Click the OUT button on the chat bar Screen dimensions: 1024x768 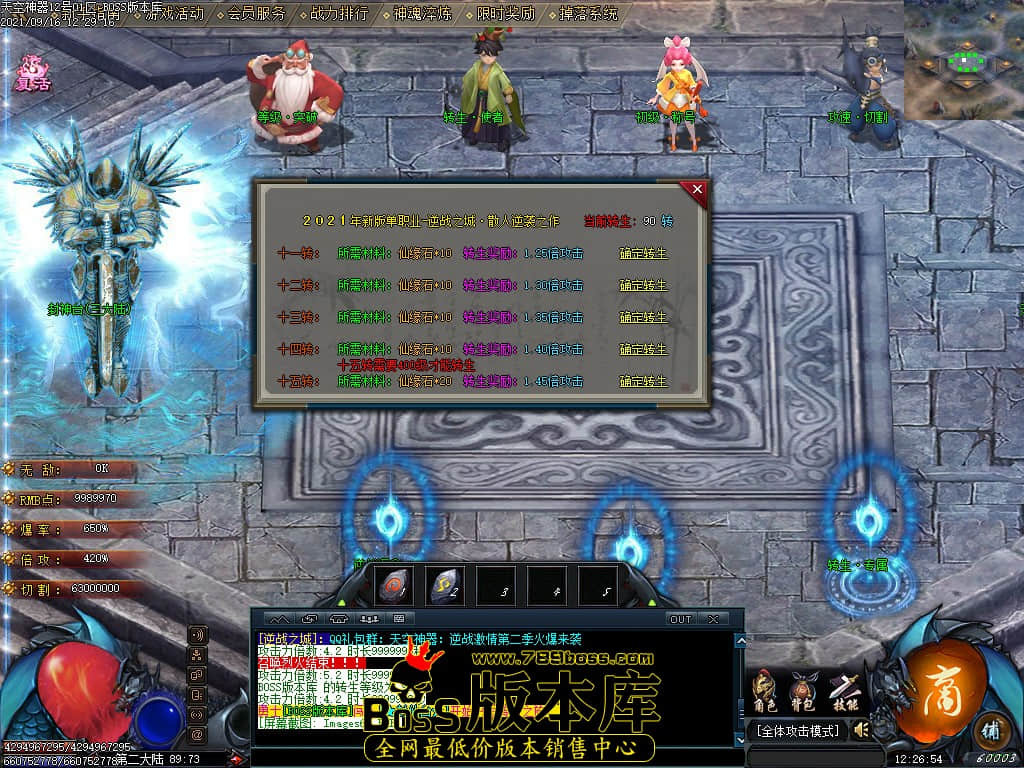point(680,619)
